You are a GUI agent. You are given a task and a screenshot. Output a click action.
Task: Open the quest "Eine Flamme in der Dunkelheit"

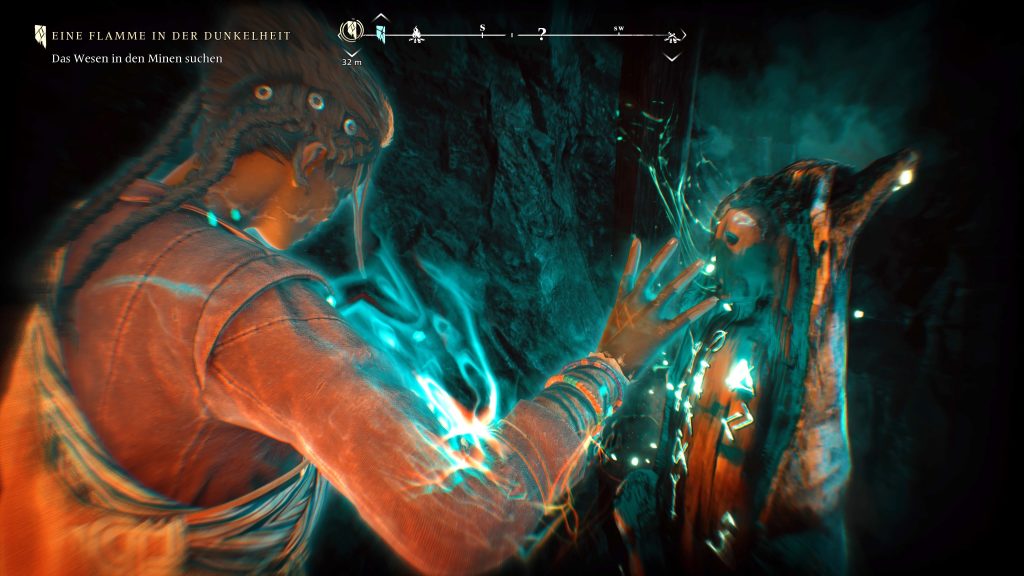pos(172,36)
